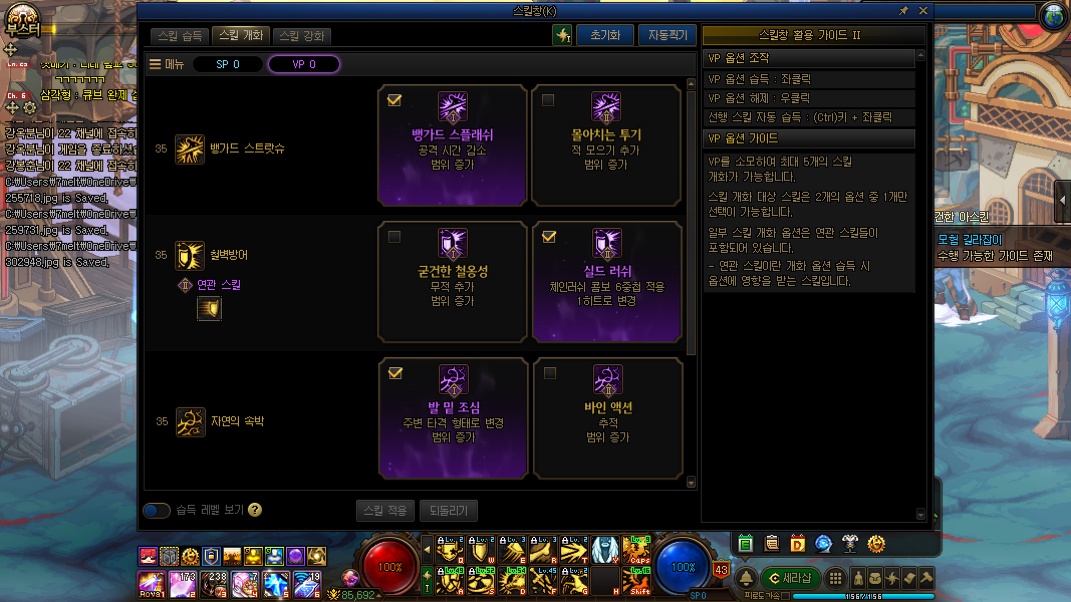Screen dimensions: 1071x602
Task: Select the SP 0 points pill
Action: pos(228,64)
